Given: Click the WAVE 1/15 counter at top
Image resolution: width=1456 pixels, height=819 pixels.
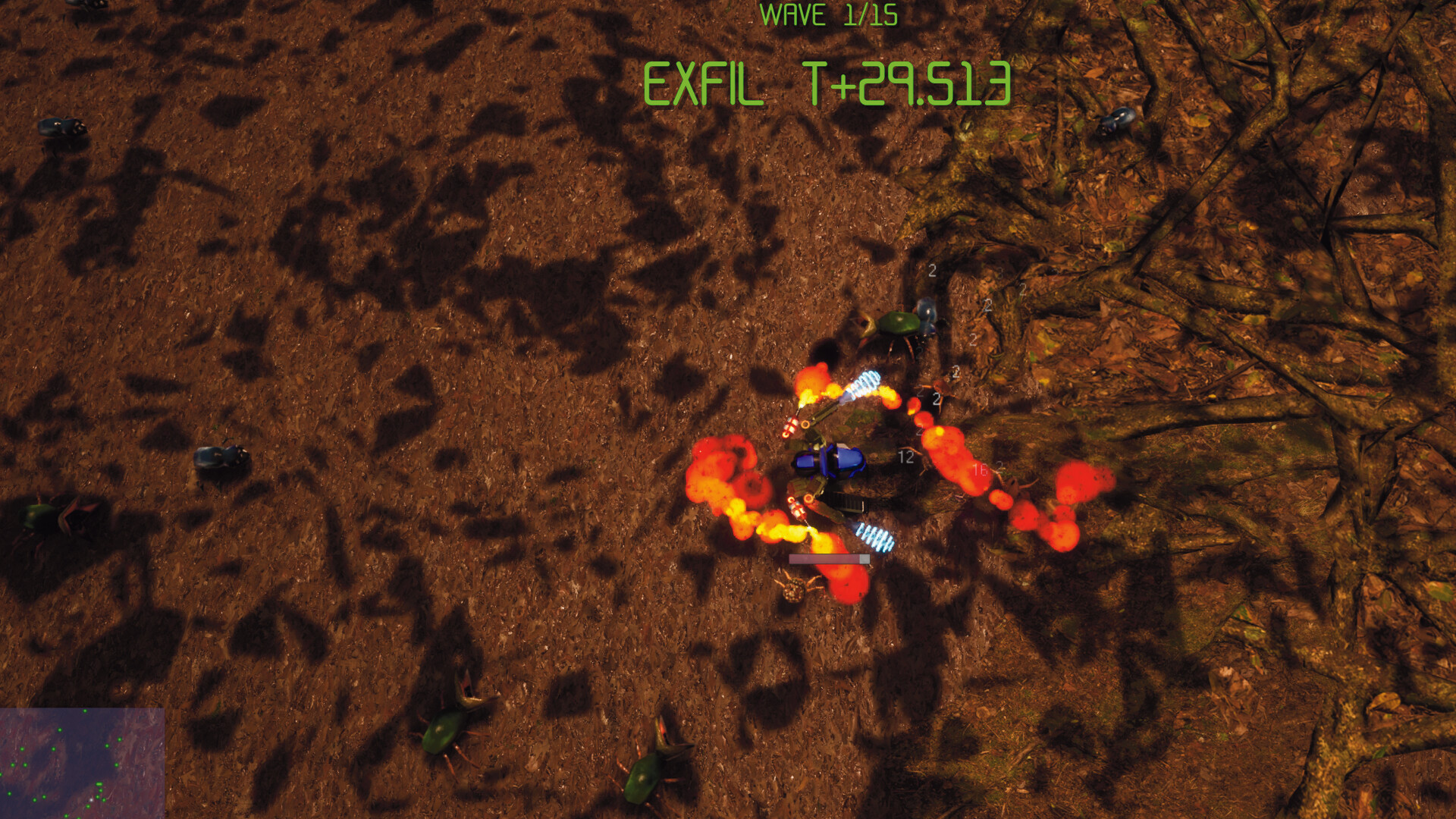Looking at the screenshot, I should point(830,14).
